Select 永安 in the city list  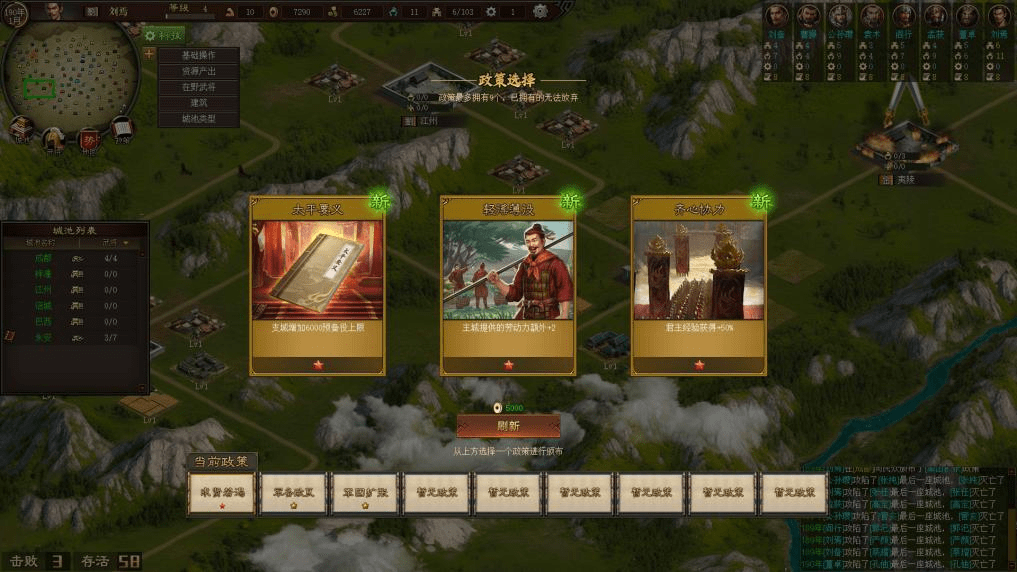[43, 338]
